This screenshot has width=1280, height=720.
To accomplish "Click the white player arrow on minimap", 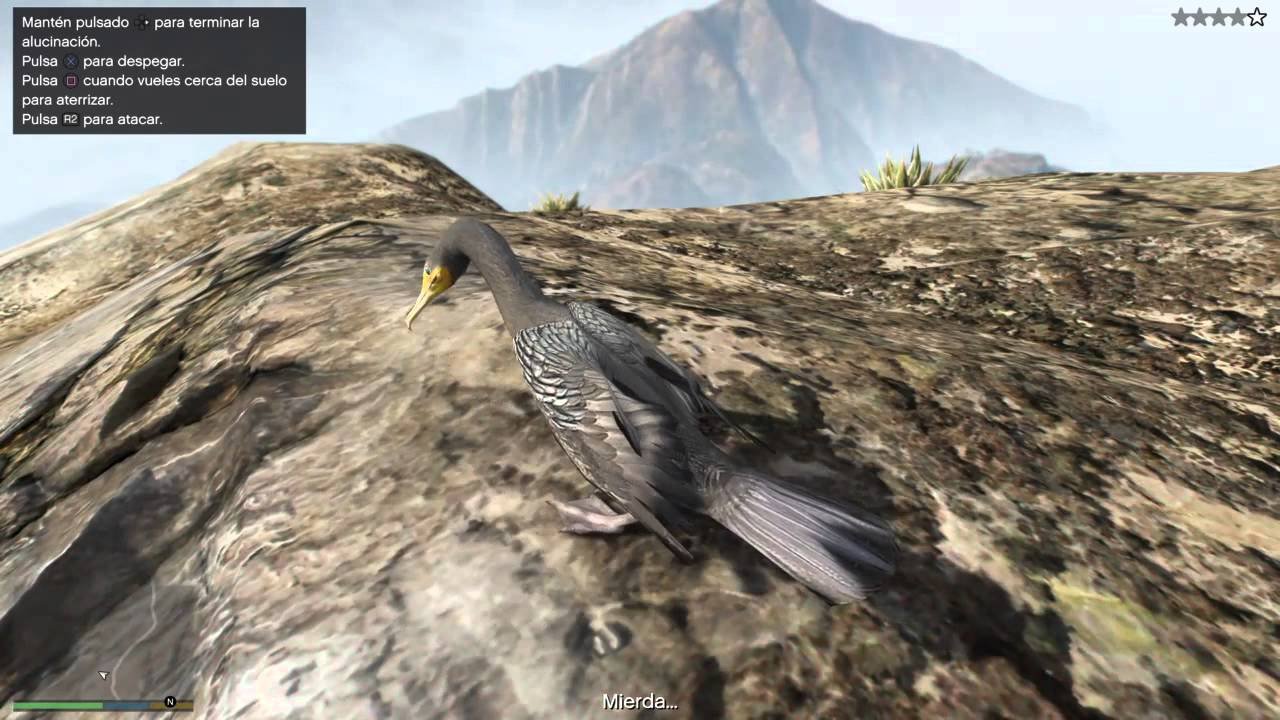I will click(x=102, y=675).
